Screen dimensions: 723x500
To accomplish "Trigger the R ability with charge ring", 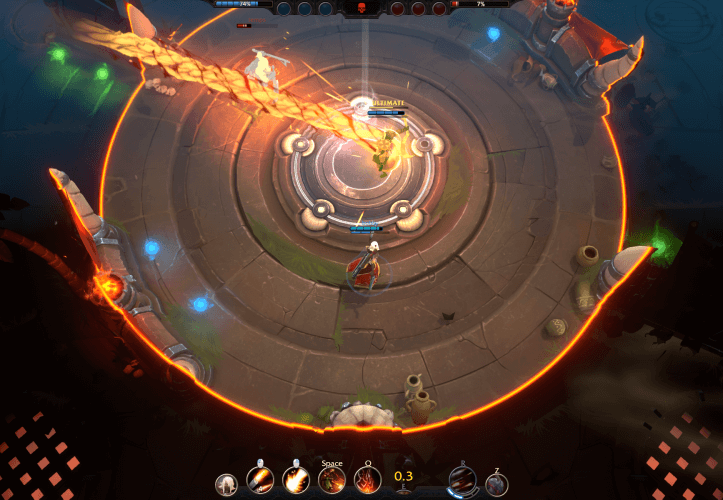I will coord(462,481).
